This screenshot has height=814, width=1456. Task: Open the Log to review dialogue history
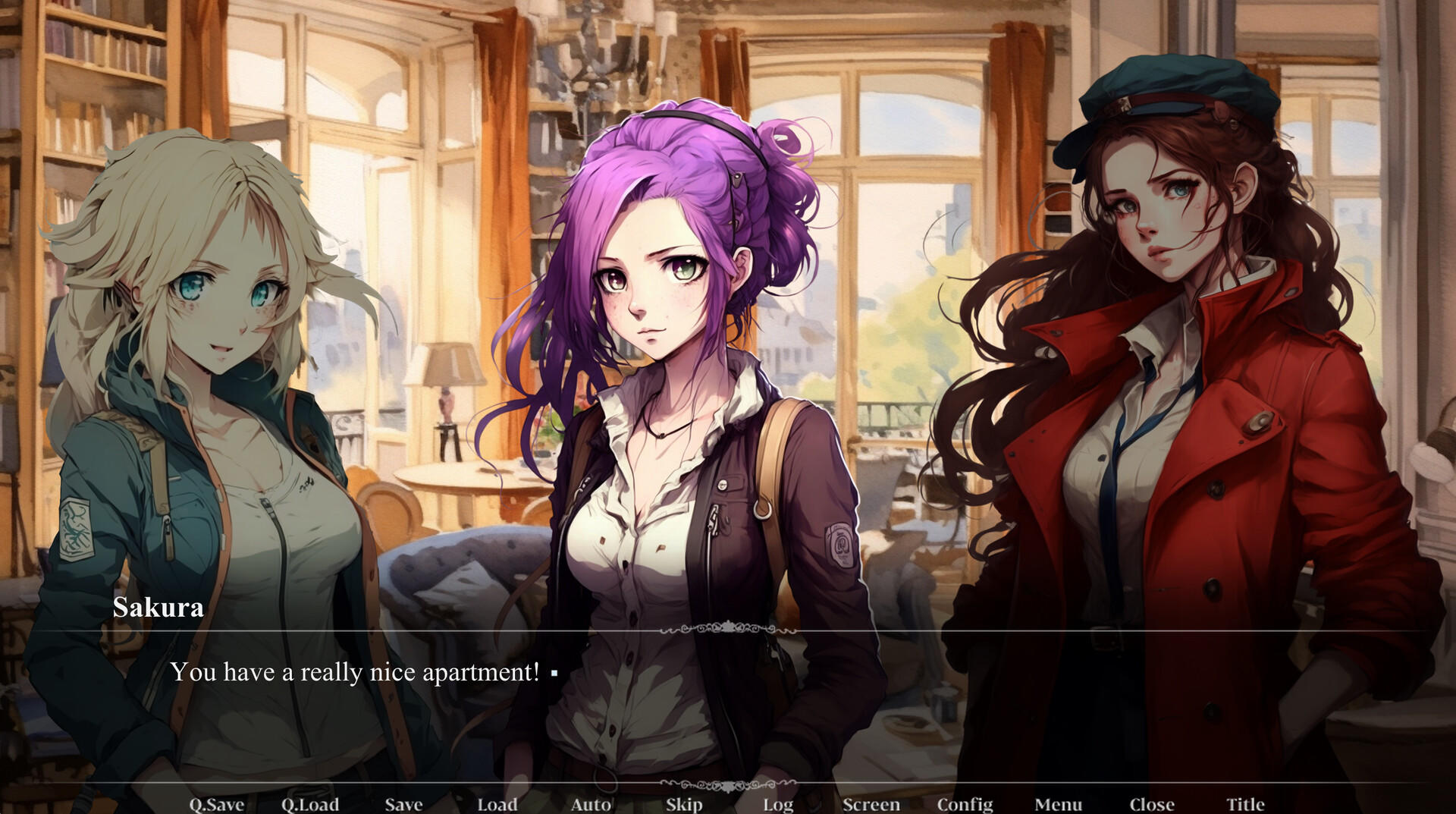(777, 803)
